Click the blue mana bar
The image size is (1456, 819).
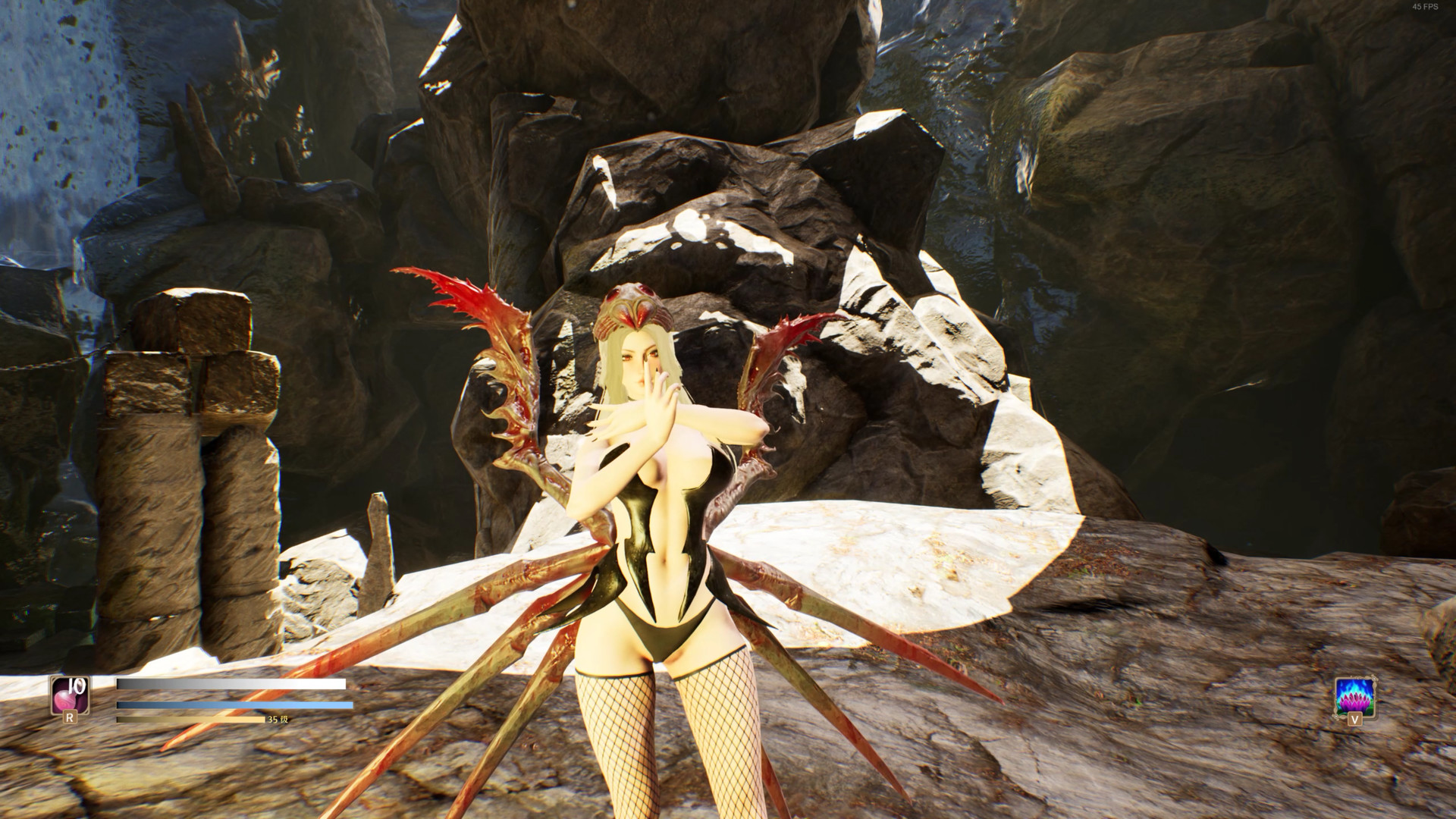click(x=227, y=704)
